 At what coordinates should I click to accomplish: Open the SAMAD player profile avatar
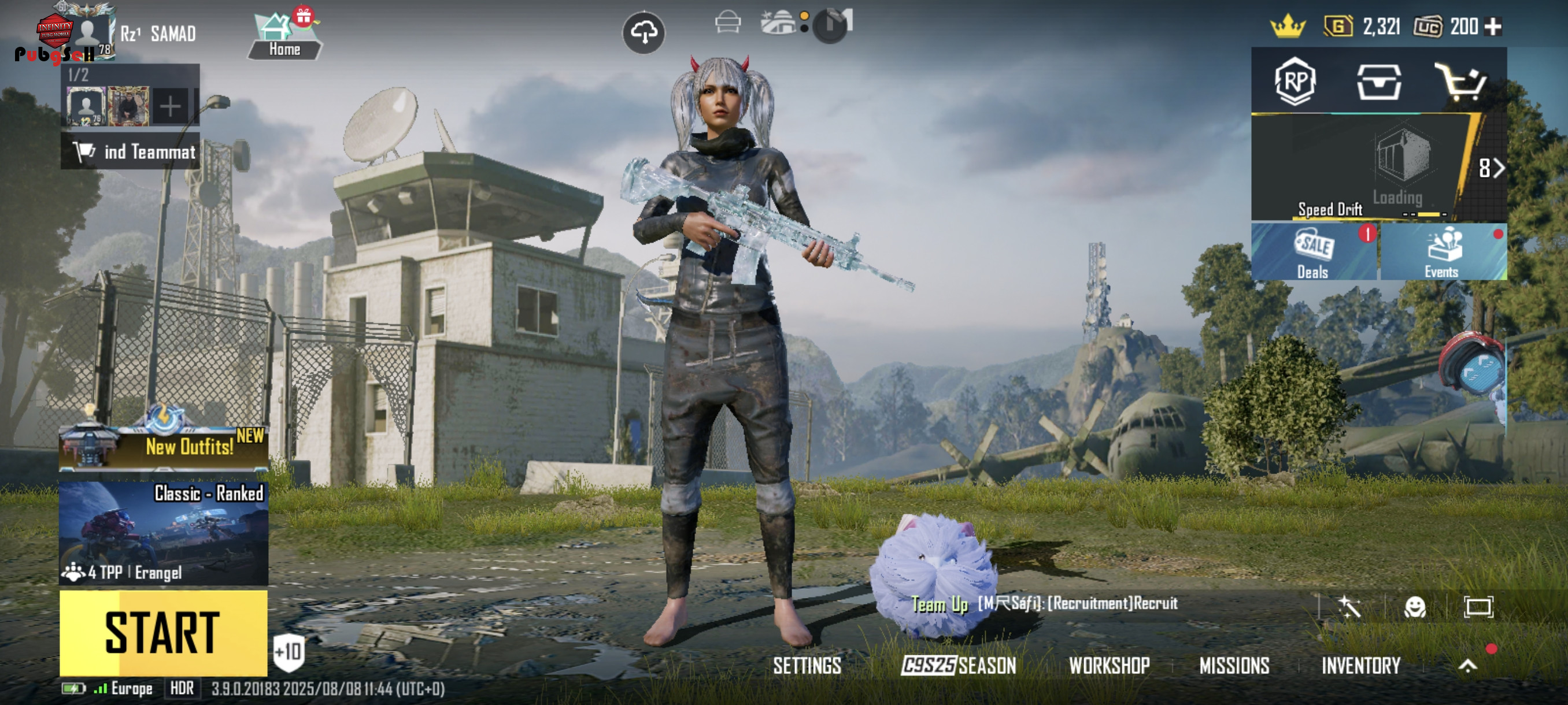click(87, 34)
